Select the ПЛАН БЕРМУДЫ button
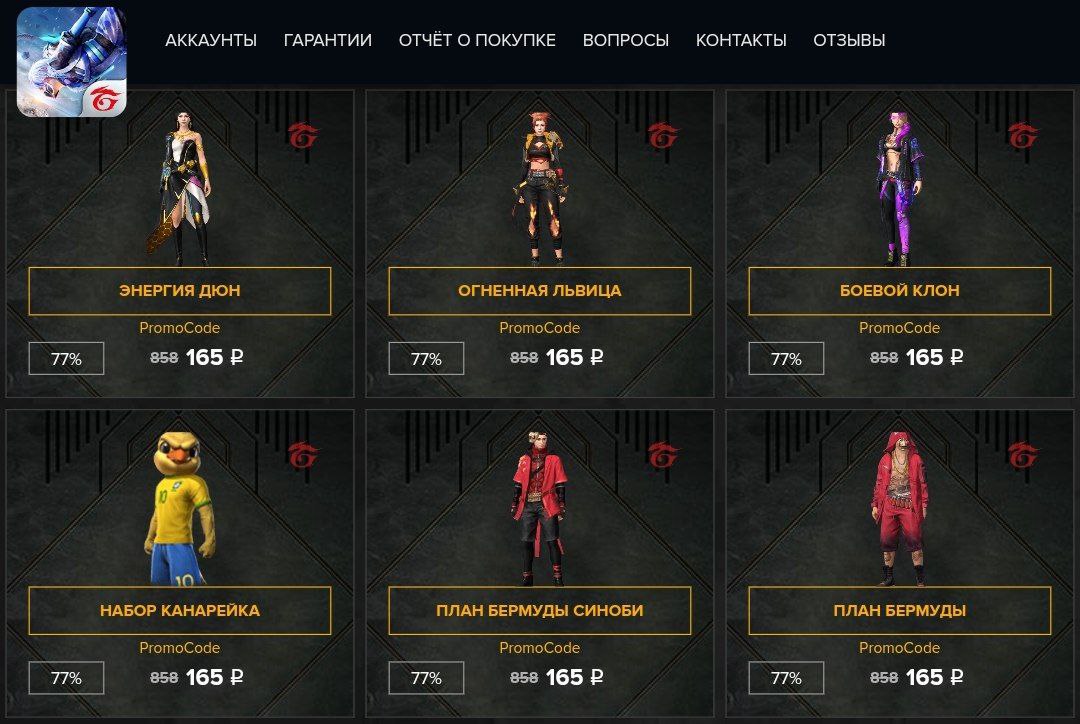Image resolution: width=1080 pixels, height=724 pixels. [x=900, y=611]
